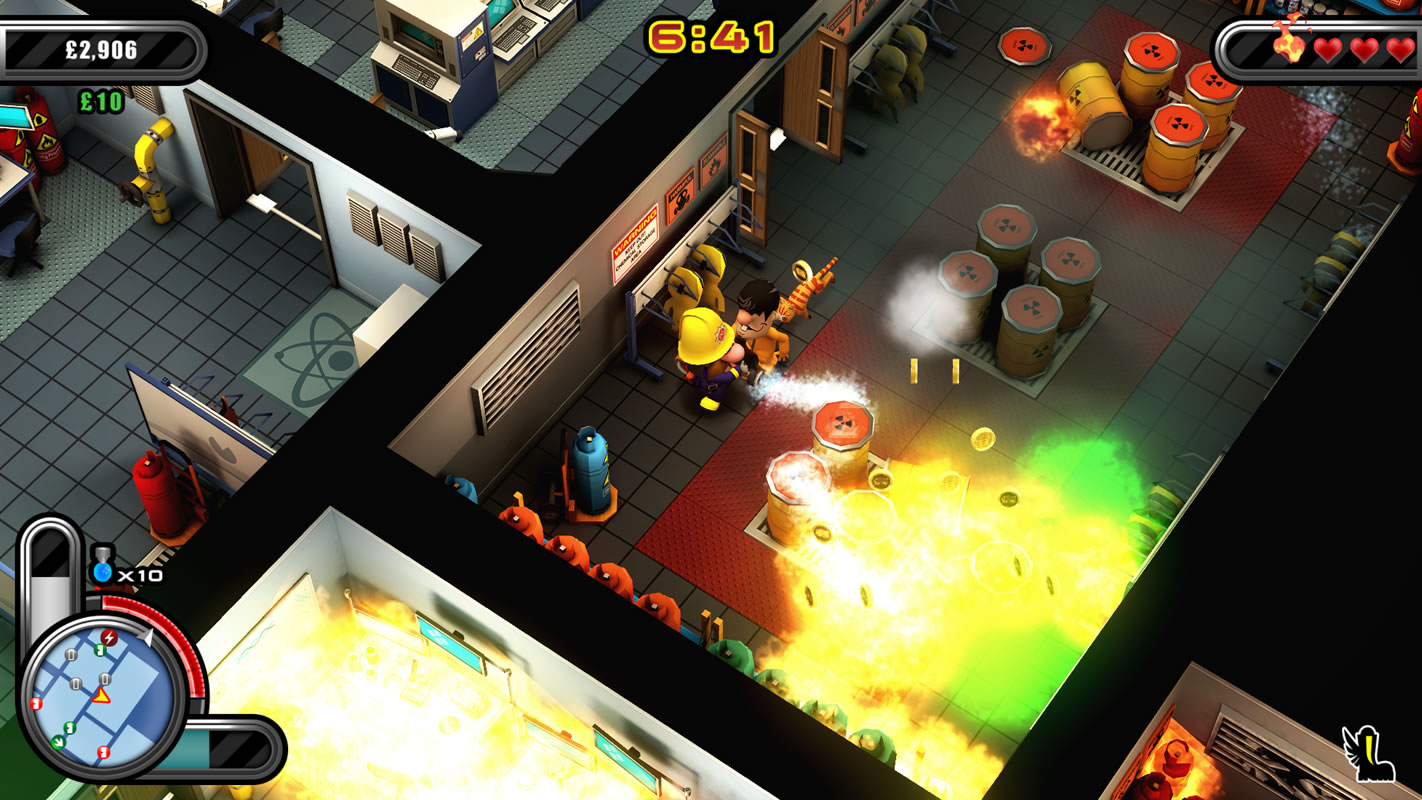Image resolution: width=1422 pixels, height=800 pixels.
Task: Click the player arrow in the minimap center
Action: [x=100, y=694]
